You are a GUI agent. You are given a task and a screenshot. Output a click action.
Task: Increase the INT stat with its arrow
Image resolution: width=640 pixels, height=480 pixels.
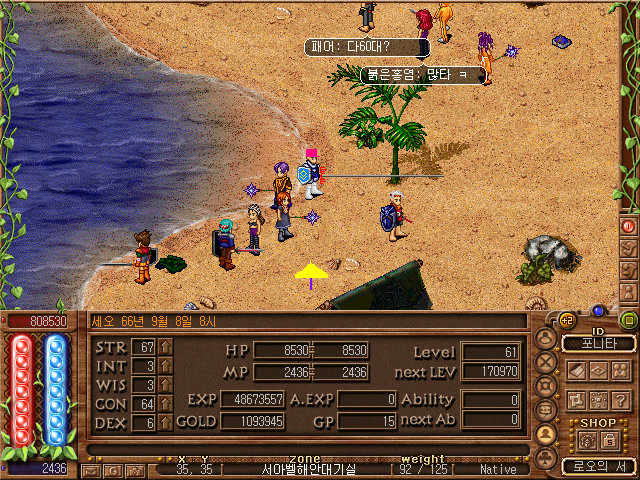(166, 366)
